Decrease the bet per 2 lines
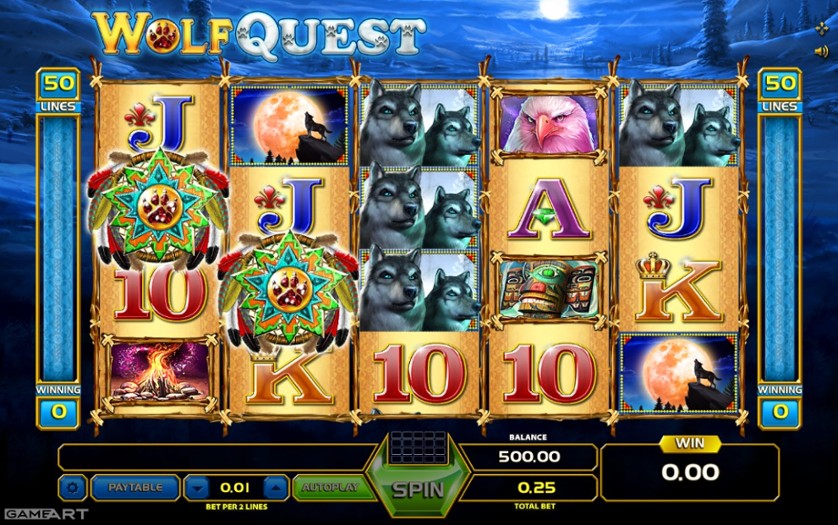The image size is (838, 525). (199, 488)
